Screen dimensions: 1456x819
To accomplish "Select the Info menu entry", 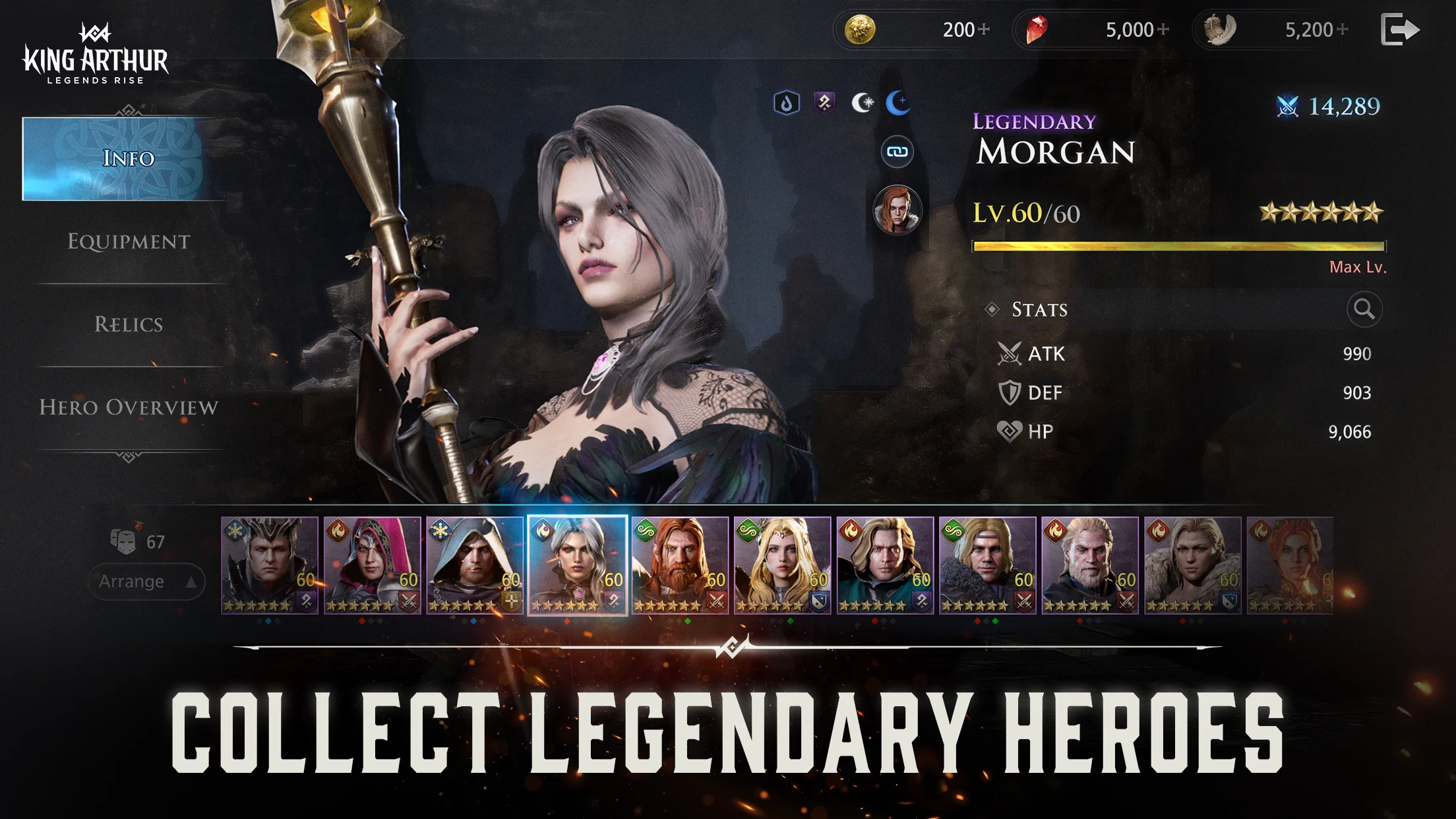I will point(127,159).
